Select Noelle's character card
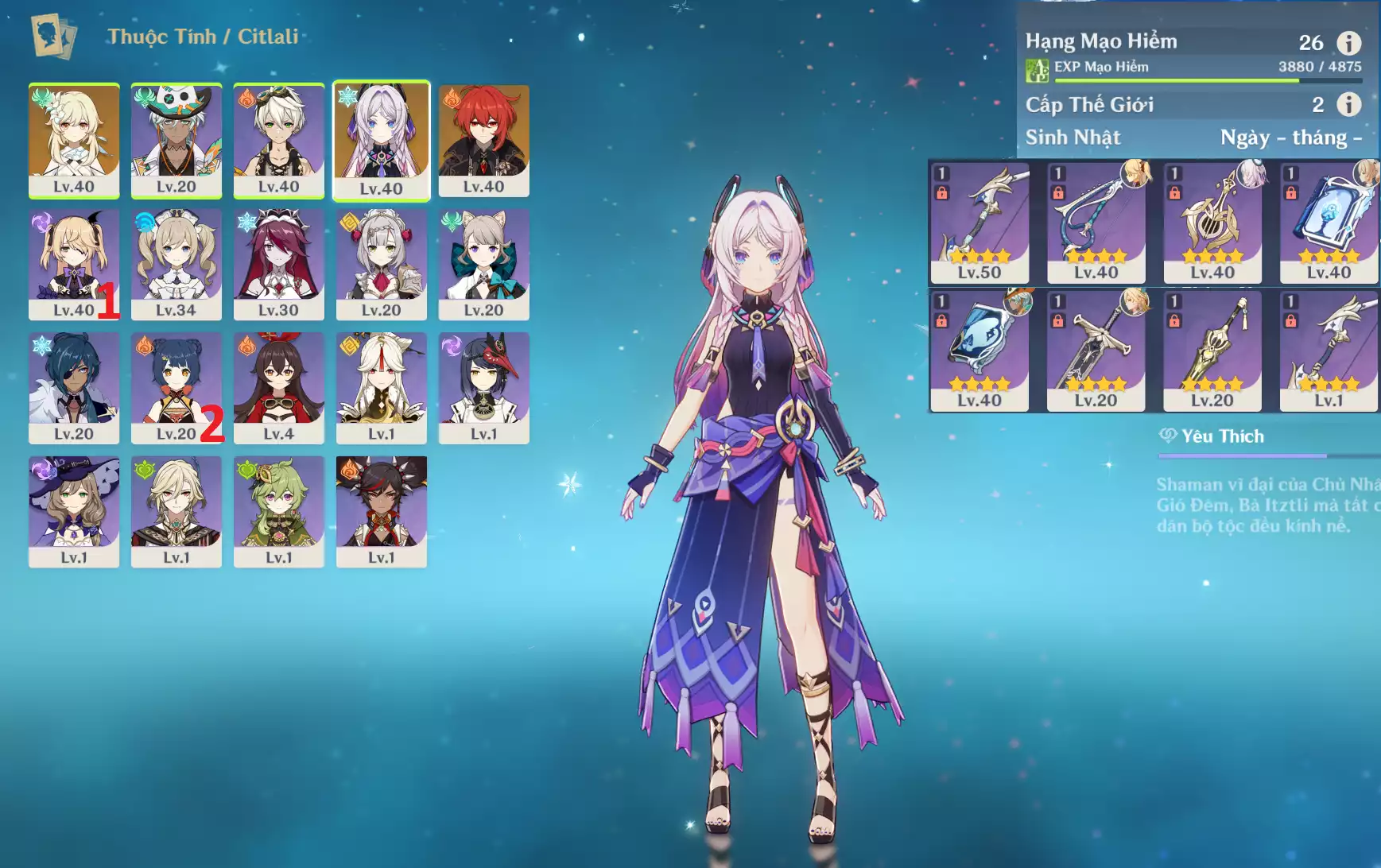The image size is (1381, 868). click(381, 264)
